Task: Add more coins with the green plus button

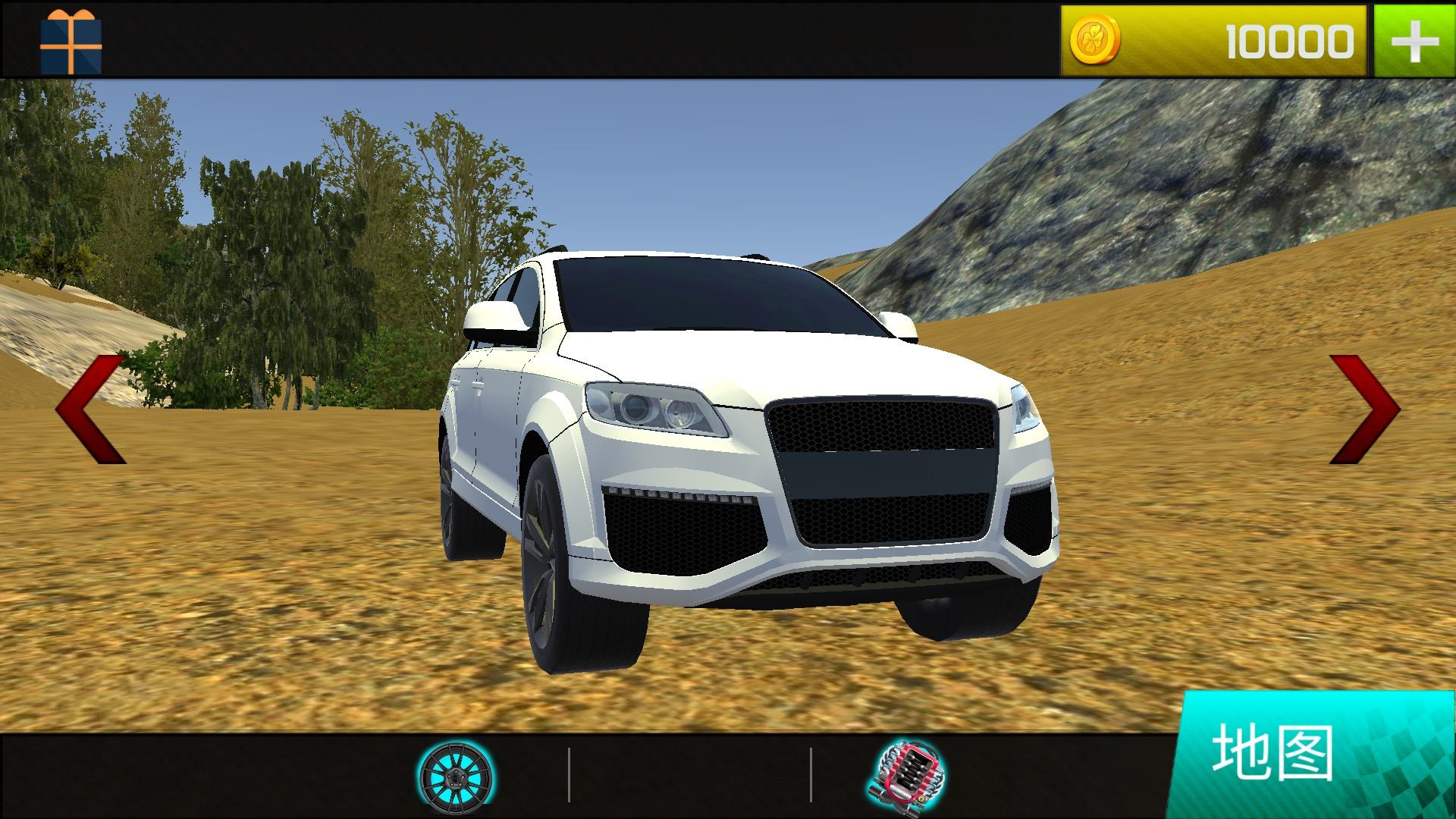Action: point(1414,41)
